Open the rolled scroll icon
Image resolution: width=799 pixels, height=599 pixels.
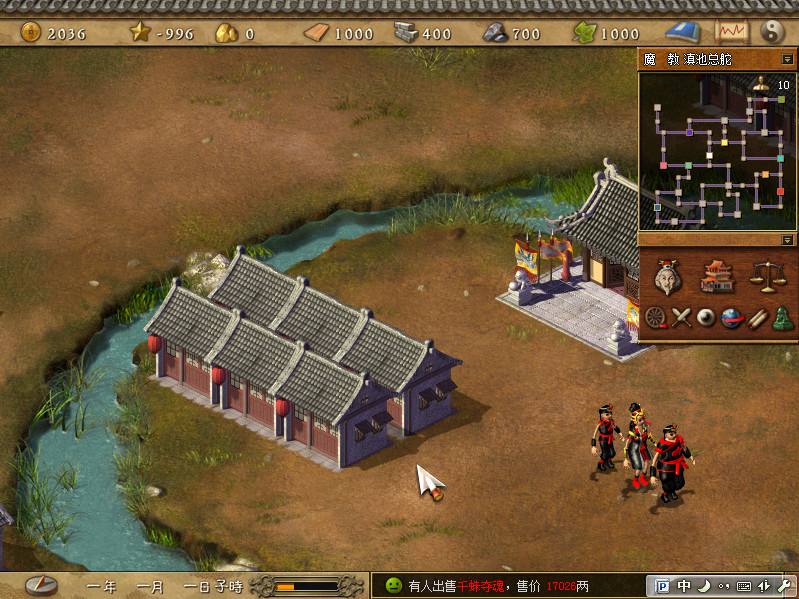[x=757, y=318]
